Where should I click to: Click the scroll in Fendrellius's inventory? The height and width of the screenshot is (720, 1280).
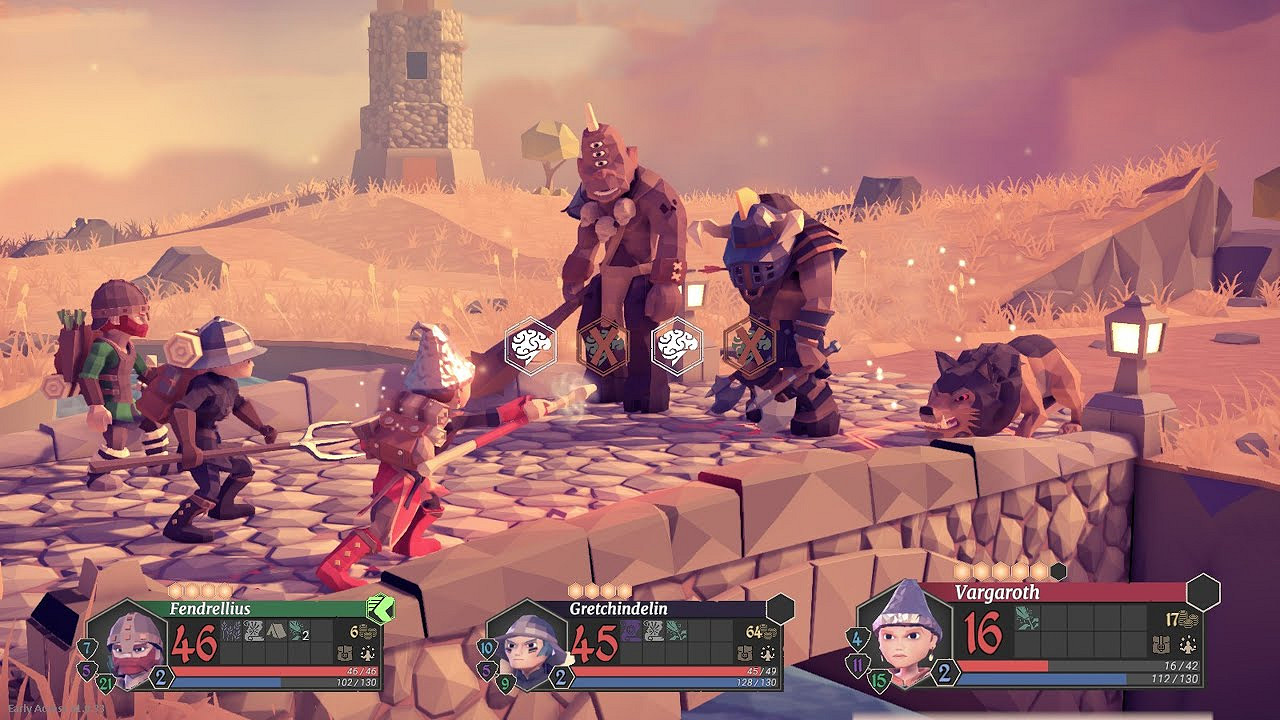click(x=253, y=631)
